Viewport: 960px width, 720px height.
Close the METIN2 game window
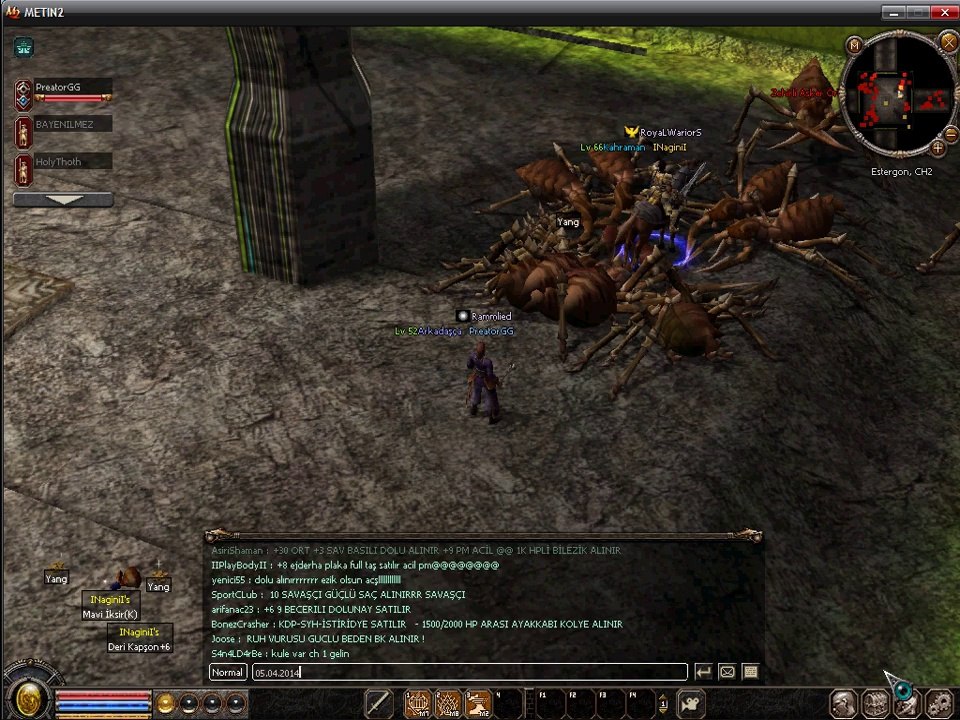[944, 12]
